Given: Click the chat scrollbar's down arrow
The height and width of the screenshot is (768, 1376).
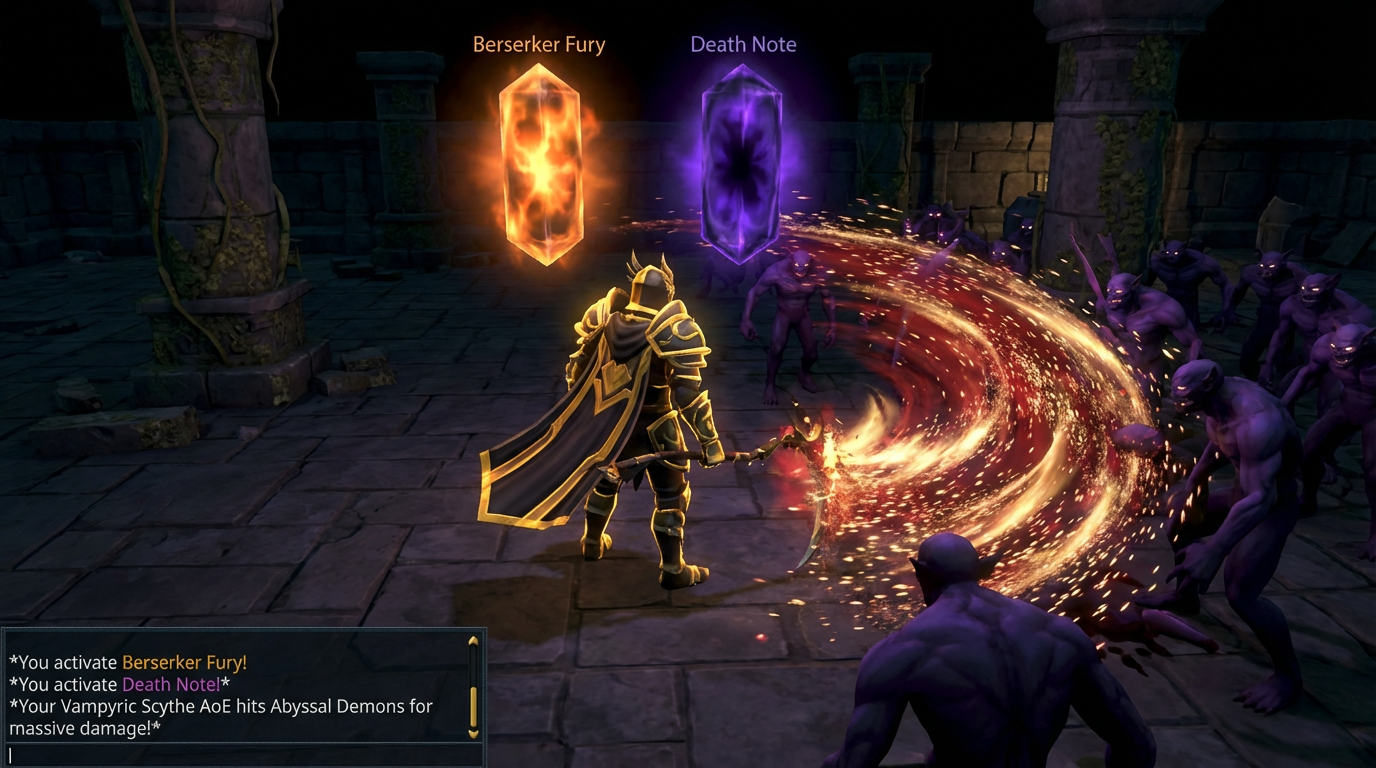Looking at the screenshot, I should click(x=473, y=733).
